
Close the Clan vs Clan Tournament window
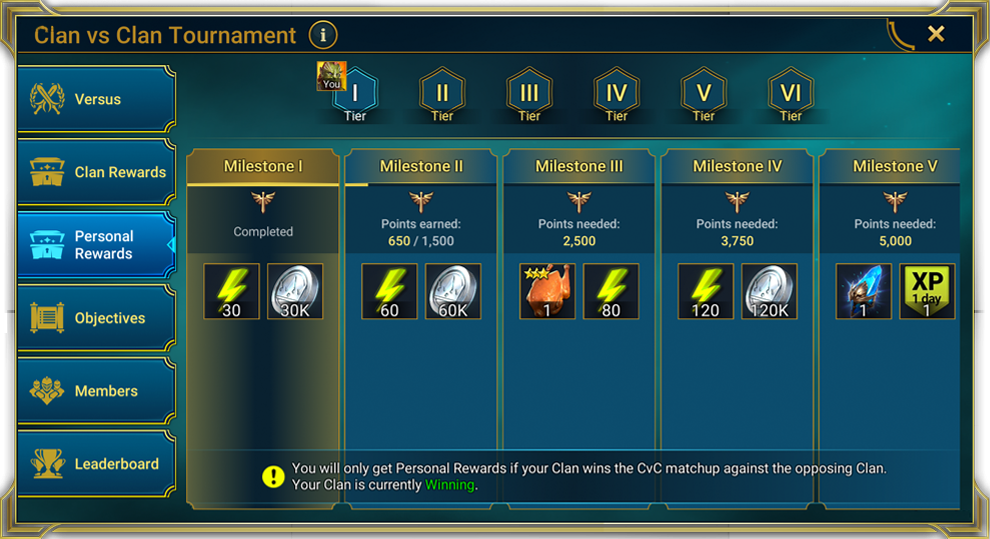(935, 34)
